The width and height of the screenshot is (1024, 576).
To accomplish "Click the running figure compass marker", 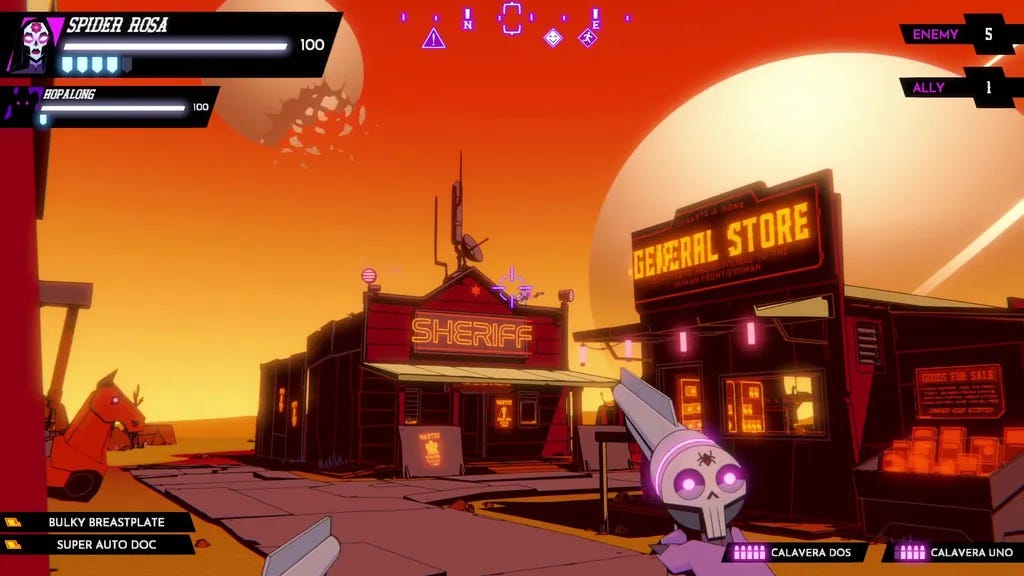I will [x=587, y=38].
